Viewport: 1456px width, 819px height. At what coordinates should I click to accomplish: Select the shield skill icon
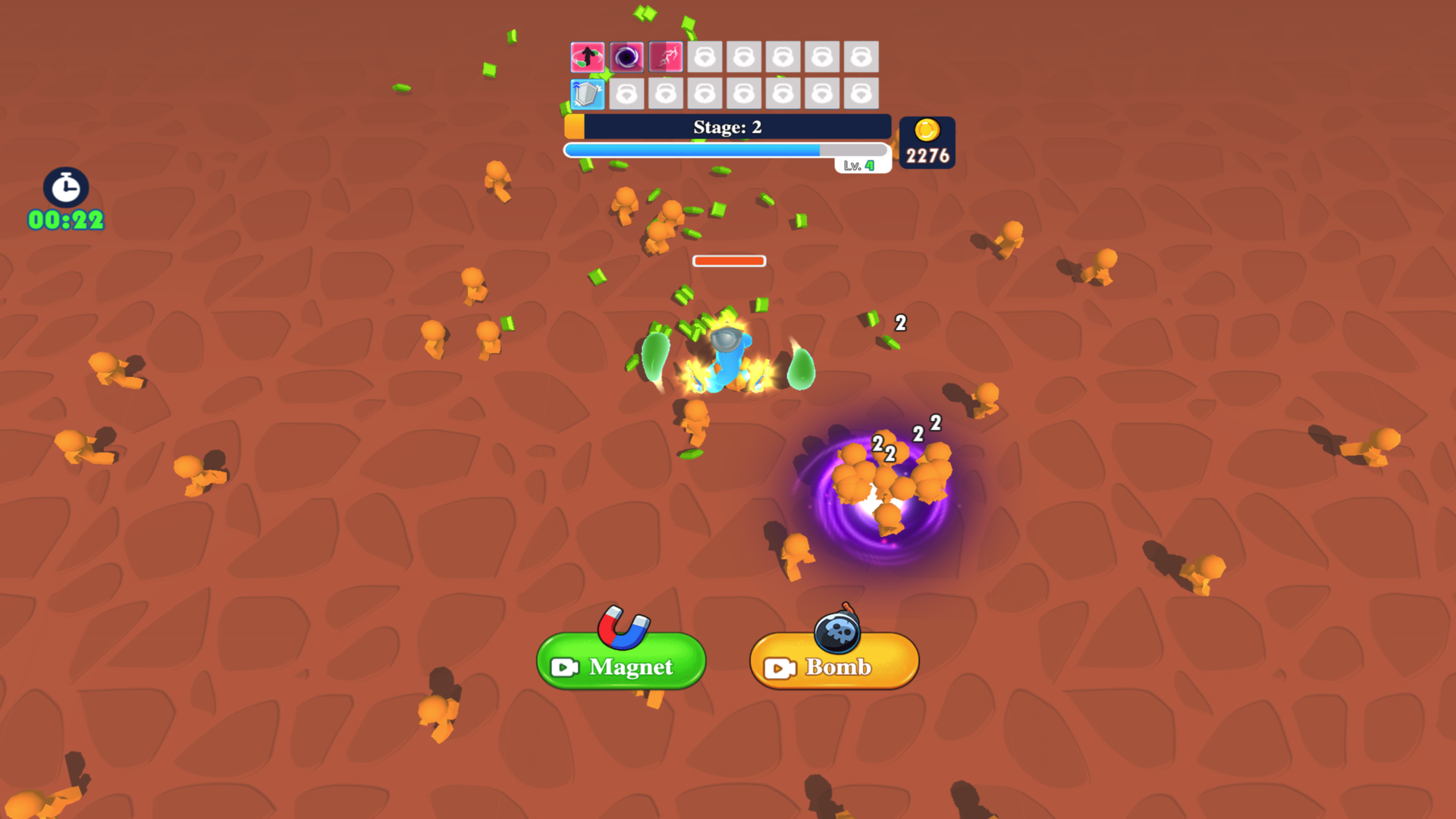(x=588, y=94)
